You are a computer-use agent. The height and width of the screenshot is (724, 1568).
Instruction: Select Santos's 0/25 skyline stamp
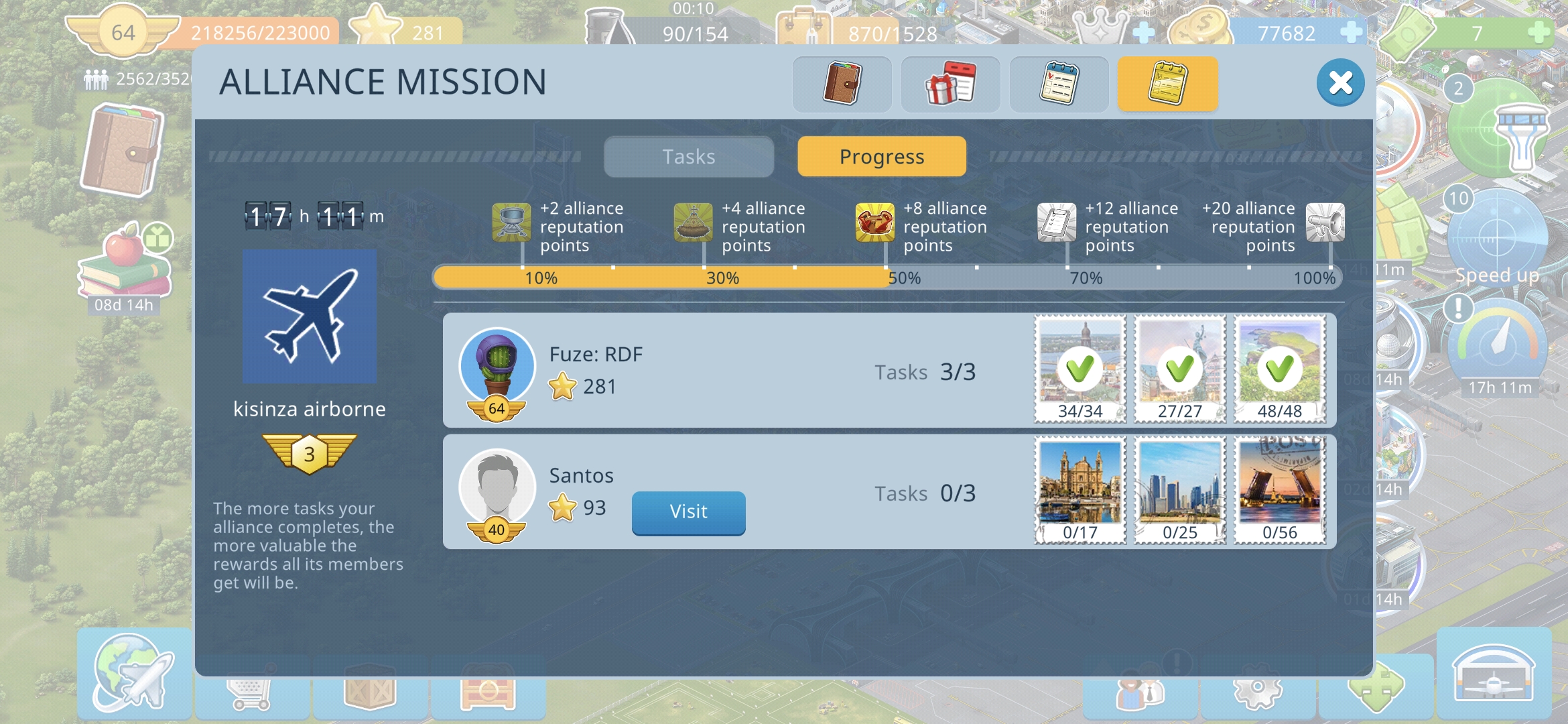(x=1180, y=490)
